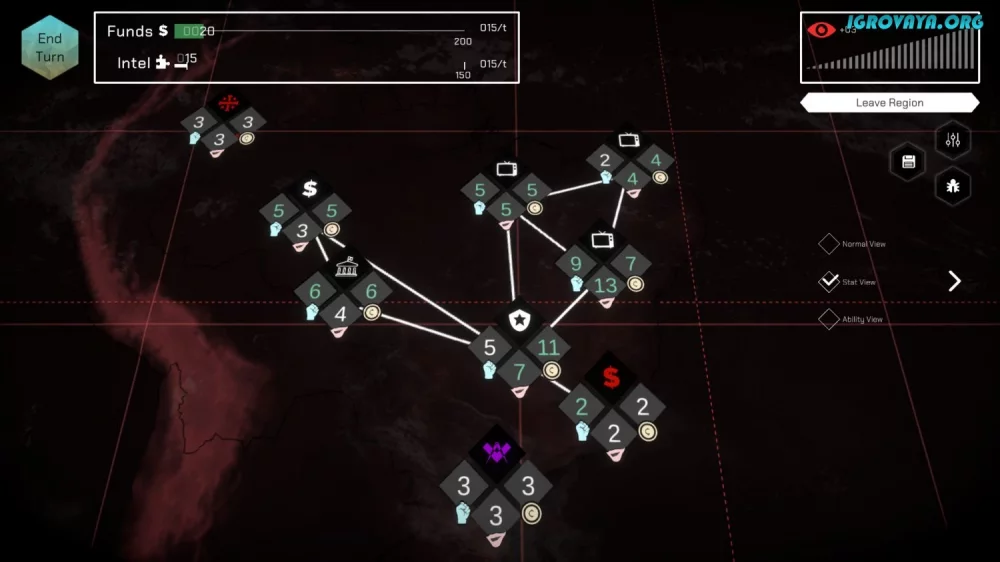The image size is (1000, 562).
Task: Select the red snowflake emblem node
Action: click(x=229, y=102)
